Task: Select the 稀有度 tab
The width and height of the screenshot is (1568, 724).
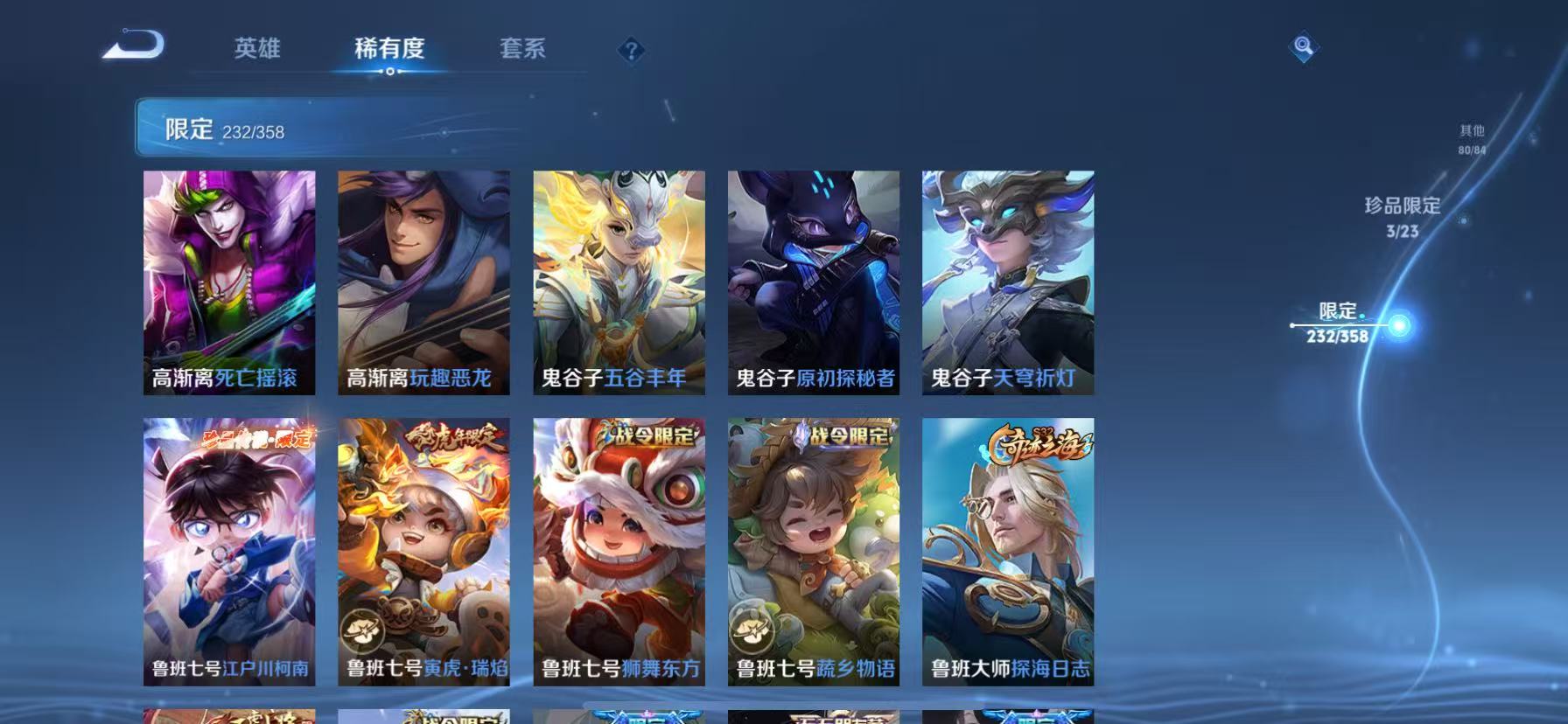Action: tap(389, 49)
